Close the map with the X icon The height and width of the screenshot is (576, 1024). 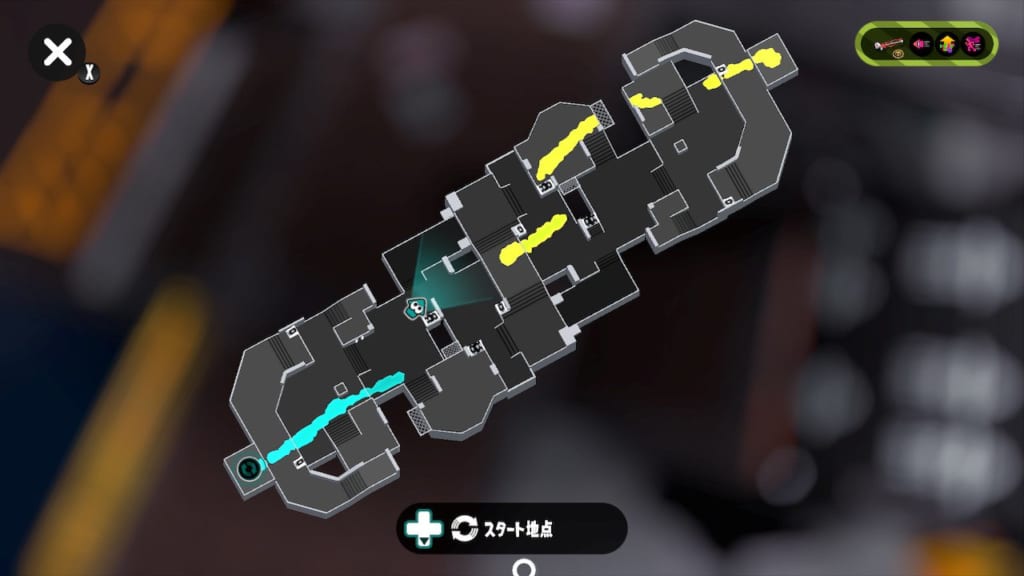[x=58, y=52]
